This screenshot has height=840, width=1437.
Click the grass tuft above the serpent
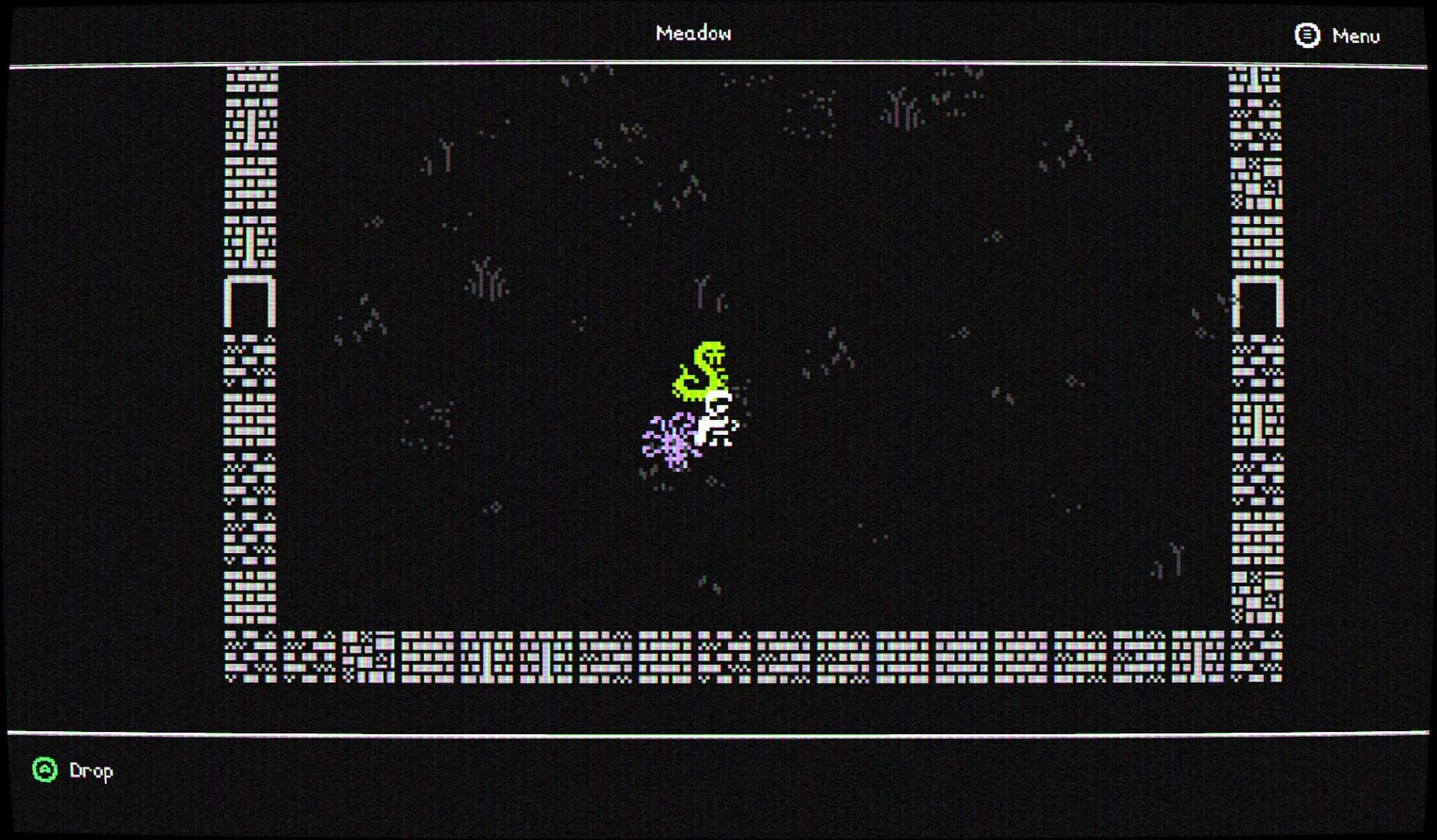(701, 292)
